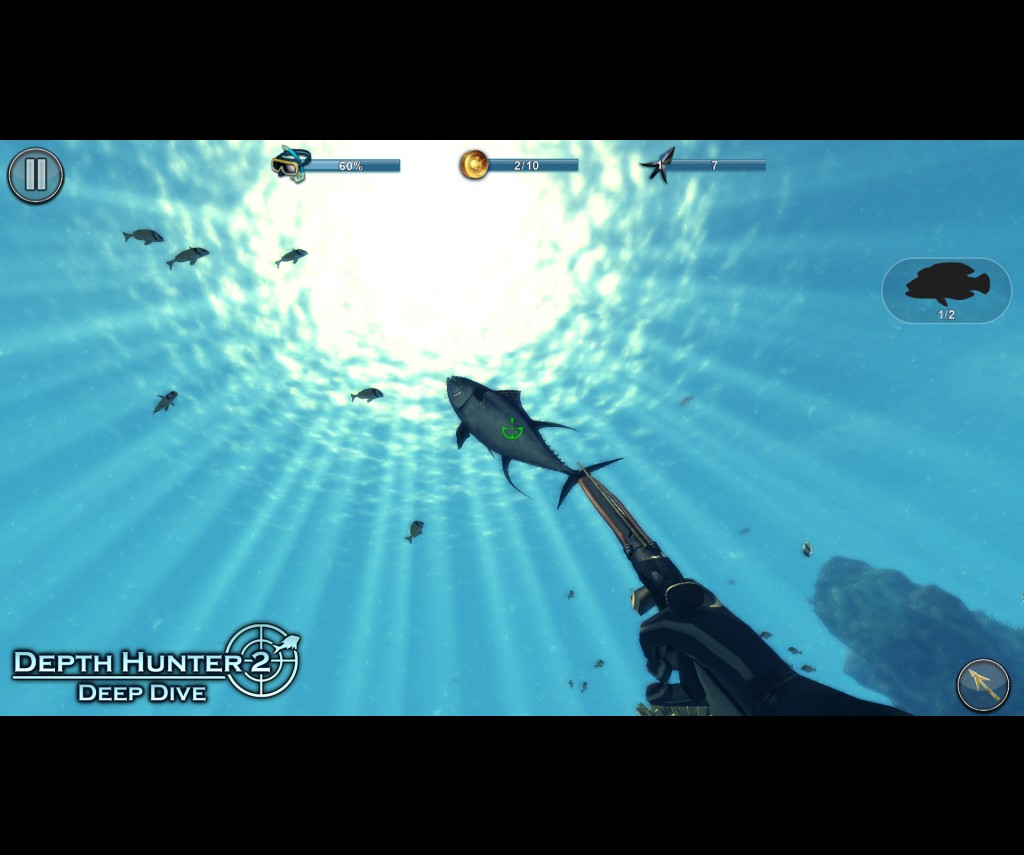Pause the game with the pause button
Viewport: 1024px width, 855px height.
[36, 175]
